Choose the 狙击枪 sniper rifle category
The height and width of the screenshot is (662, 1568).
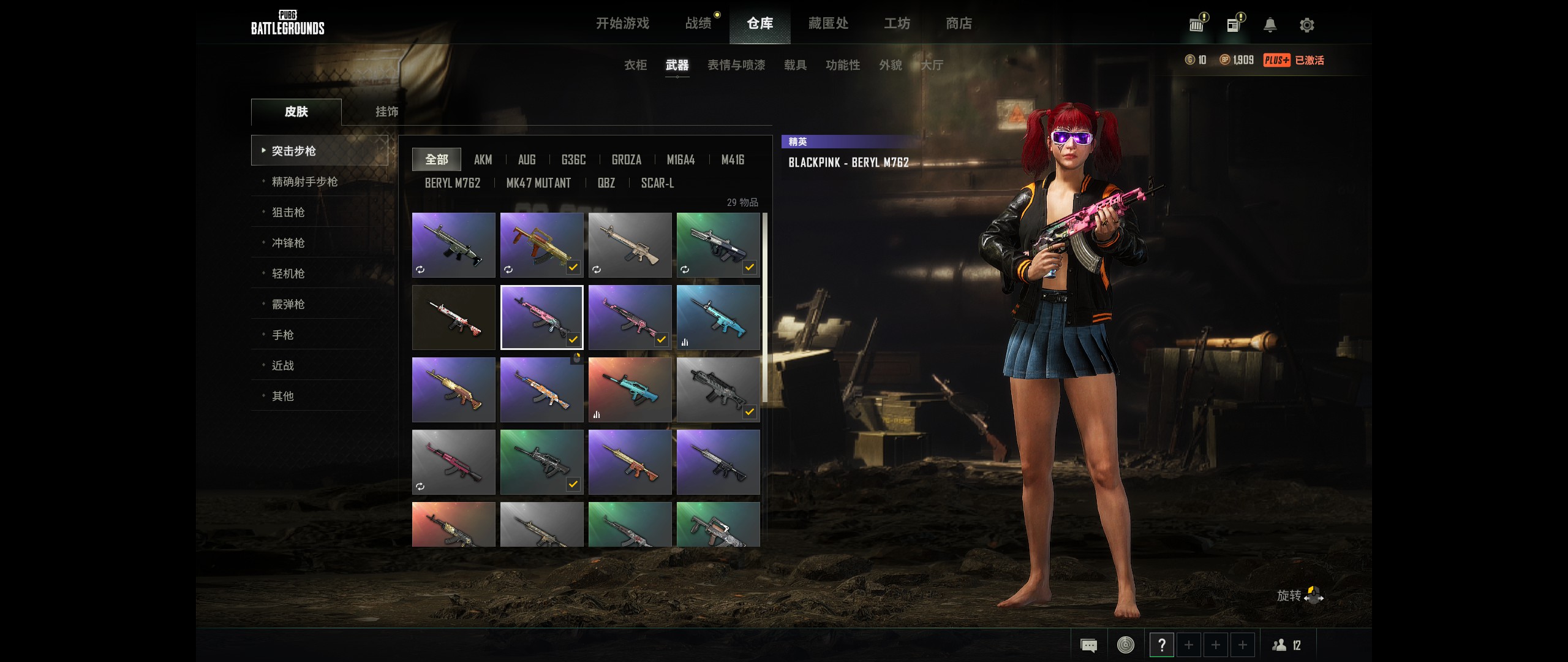tap(288, 212)
